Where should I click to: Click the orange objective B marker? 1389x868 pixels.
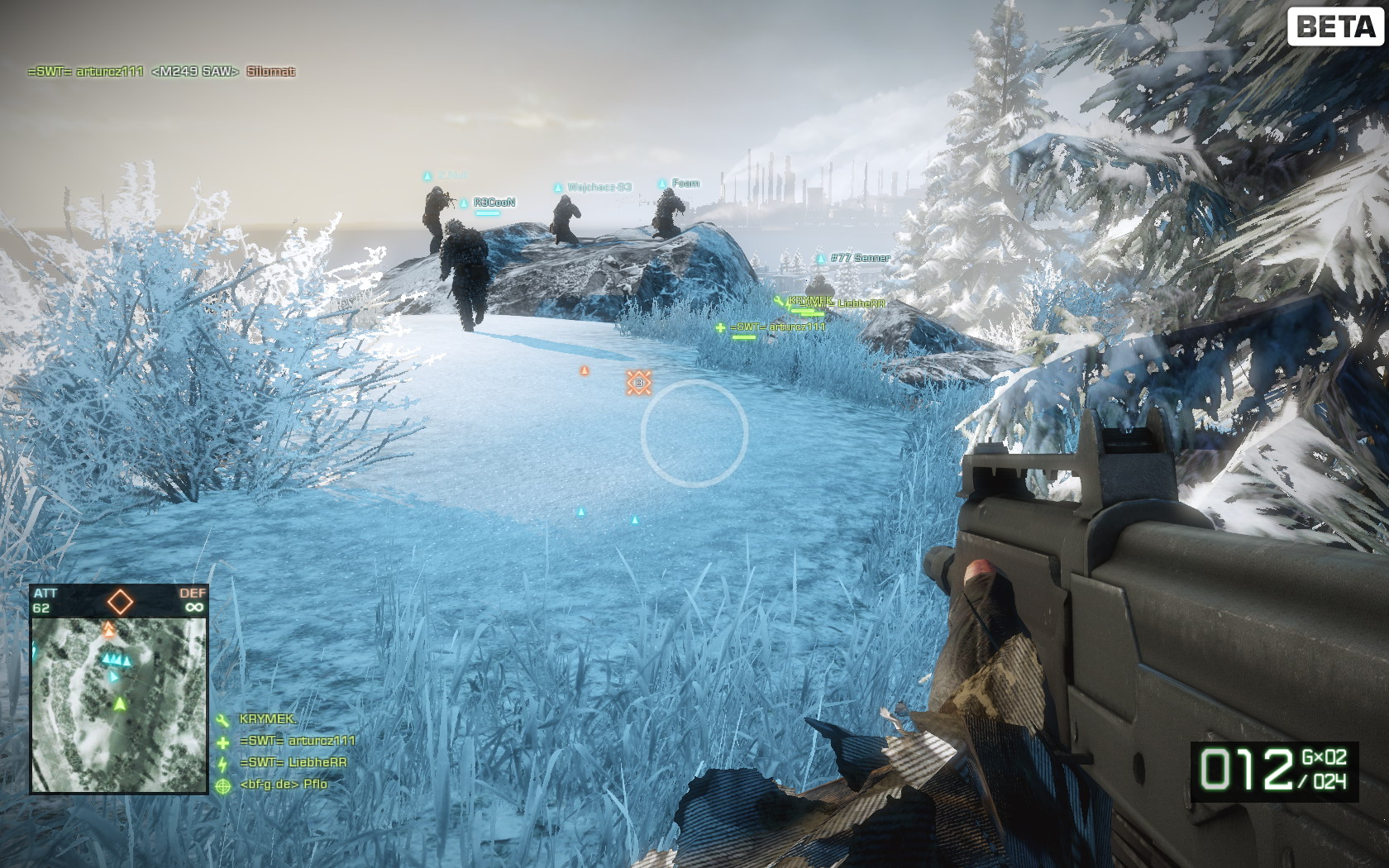pos(638,383)
